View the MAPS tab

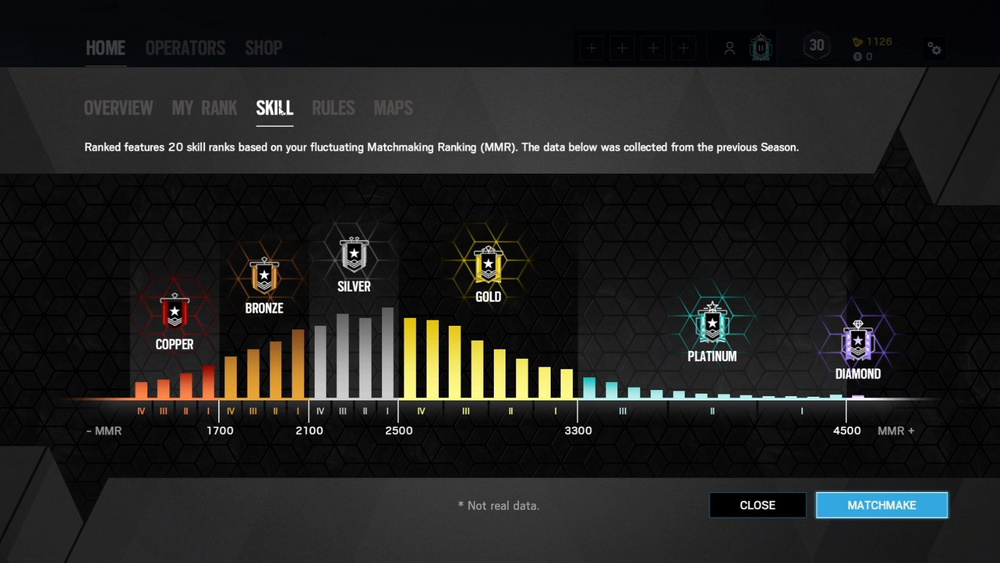[x=393, y=108]
